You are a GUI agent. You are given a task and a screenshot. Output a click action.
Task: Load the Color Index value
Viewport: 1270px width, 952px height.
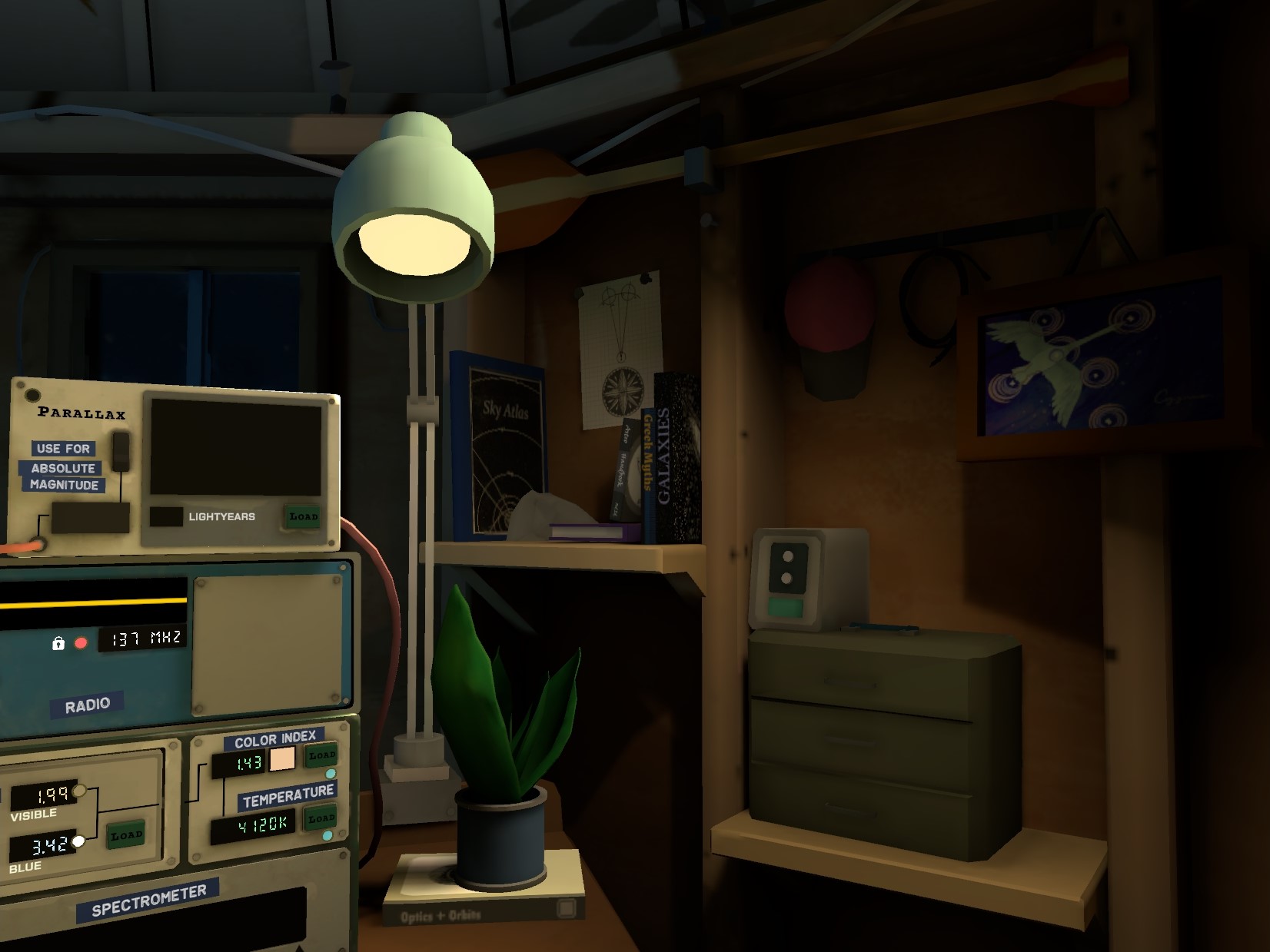[321, 755]
